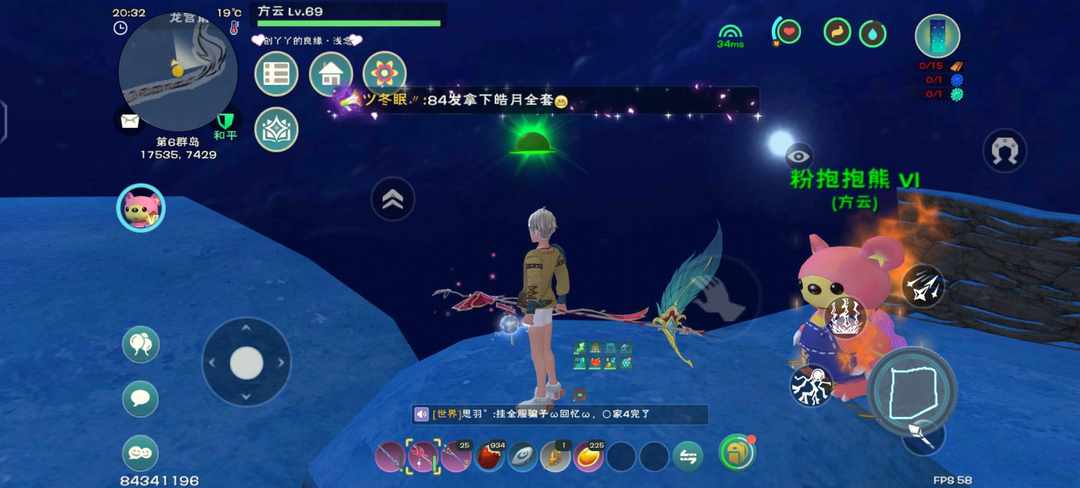The height and width of the screenshot is (488, 1080).
Task: Tap the double-chevron up button
Action: coord(393,199)
